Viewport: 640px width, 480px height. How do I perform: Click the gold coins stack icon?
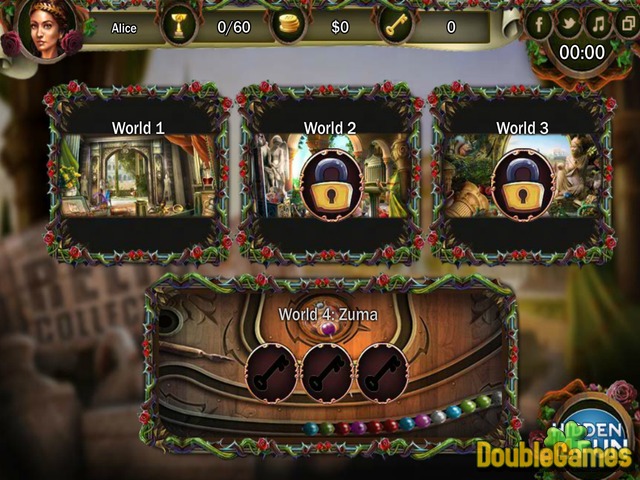(x=289, y=27)
